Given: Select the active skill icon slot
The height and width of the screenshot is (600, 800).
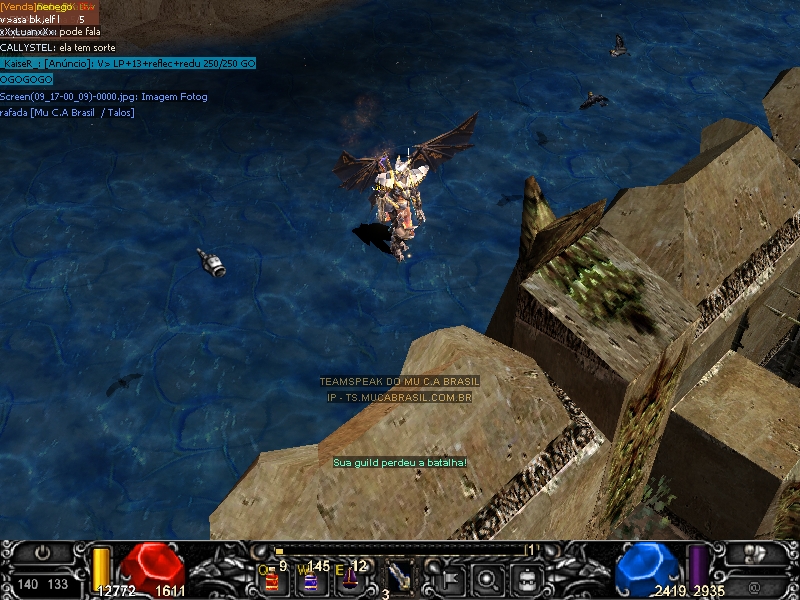Looking at the screenshot, I should tap(400, 577).
